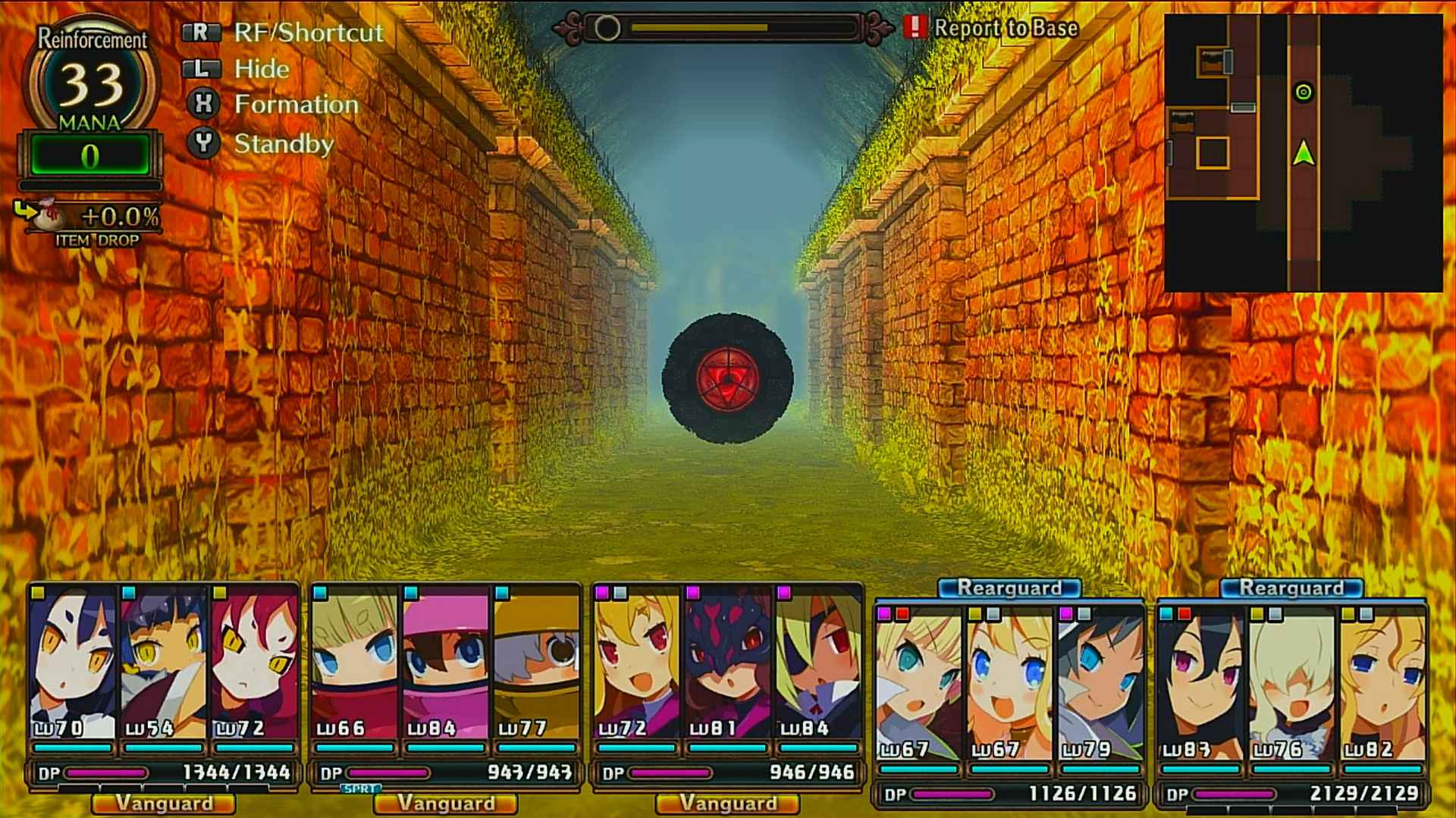Click the green player arrow on the minimap

point(1303,154)
